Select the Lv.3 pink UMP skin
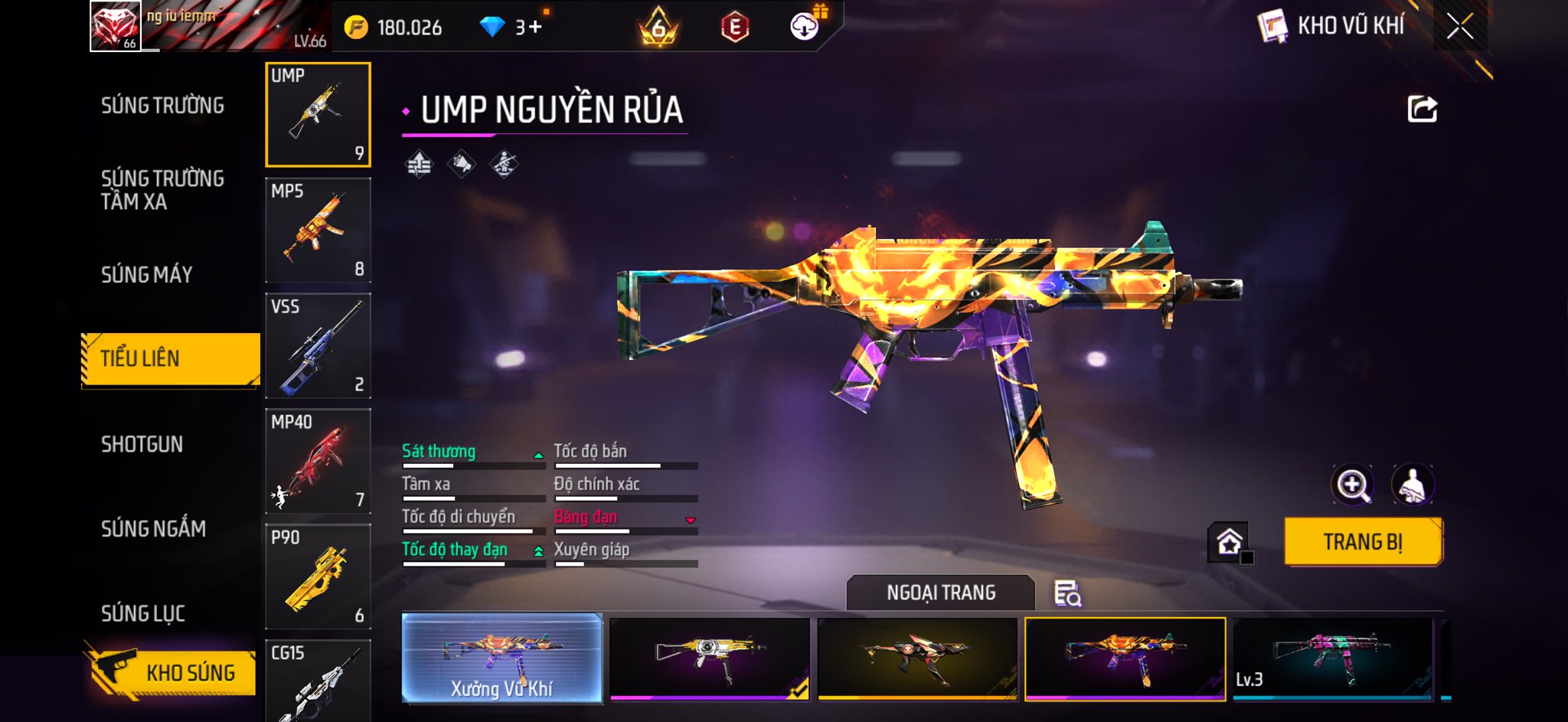The width and height of the screenshot is (1568, 722). [1332, 658]
